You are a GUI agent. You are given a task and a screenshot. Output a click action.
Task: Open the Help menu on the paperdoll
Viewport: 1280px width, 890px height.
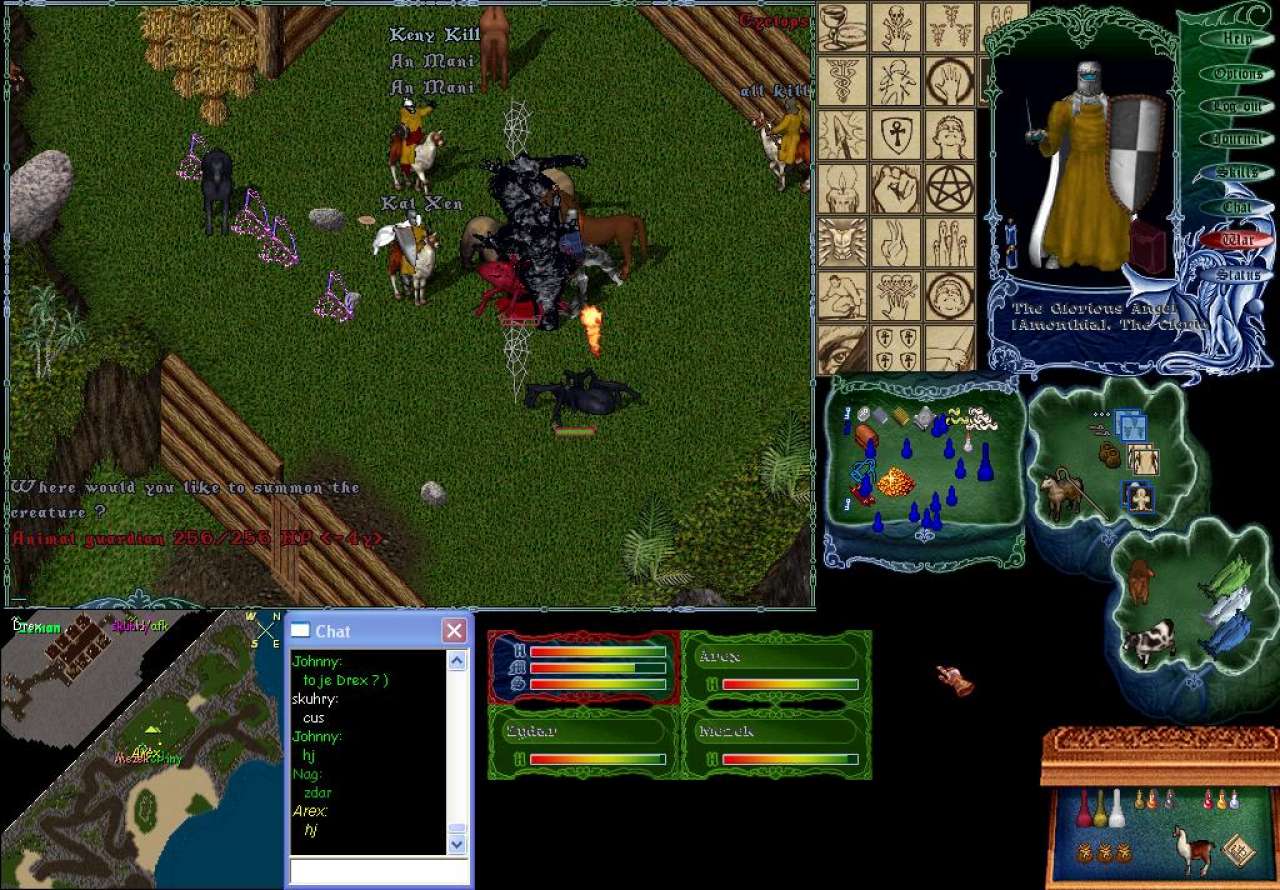point(1237,39)
